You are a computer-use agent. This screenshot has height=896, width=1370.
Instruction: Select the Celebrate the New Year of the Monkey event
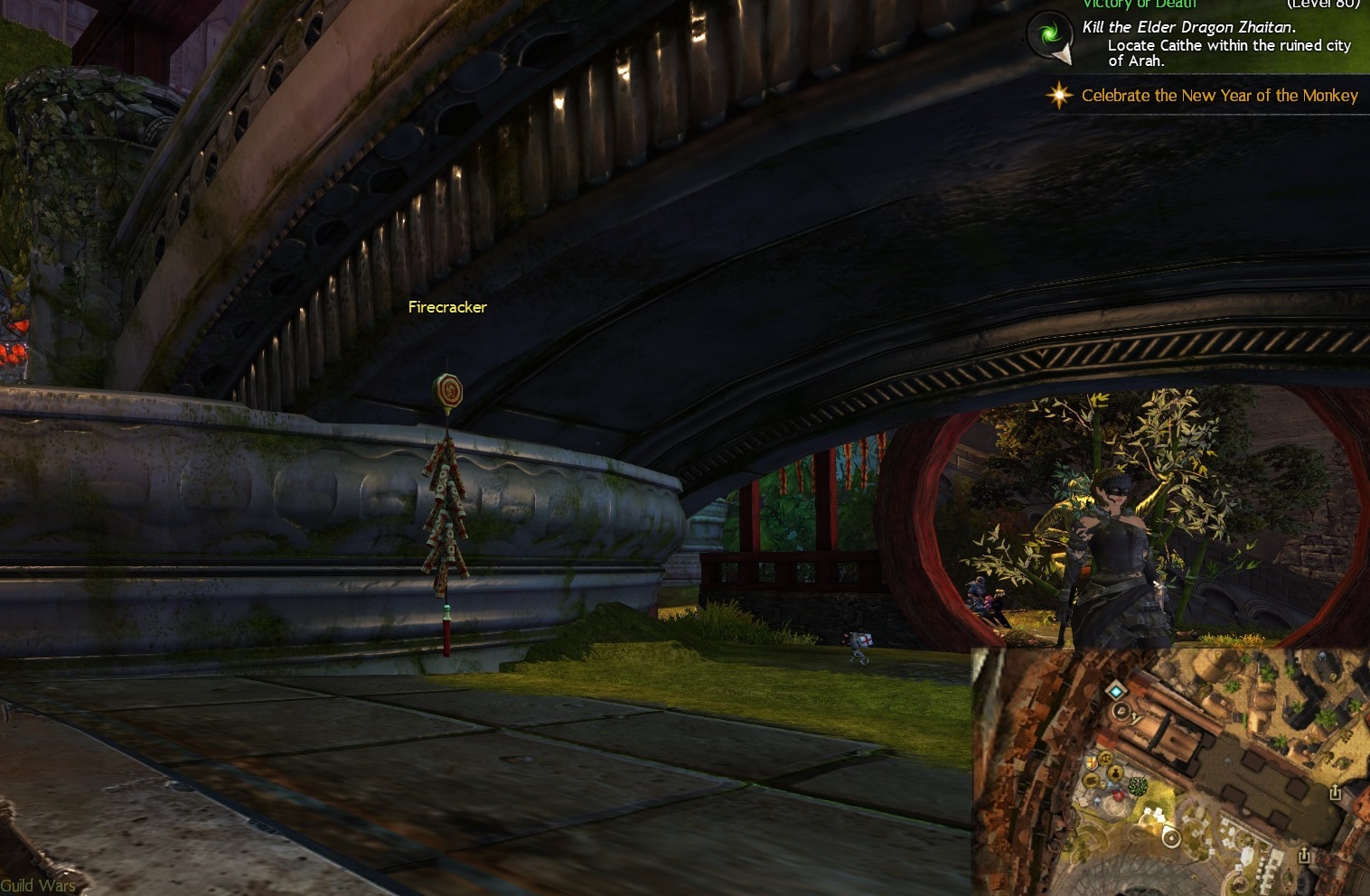coord(1219,96)
